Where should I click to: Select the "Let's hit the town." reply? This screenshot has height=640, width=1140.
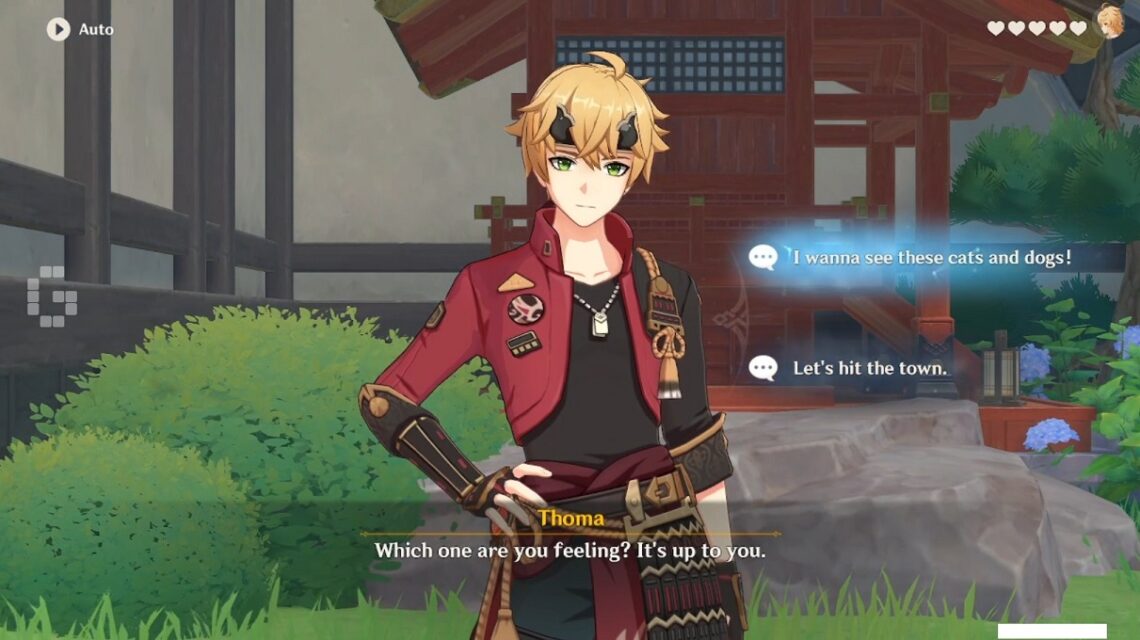click(x=868, y=368)
